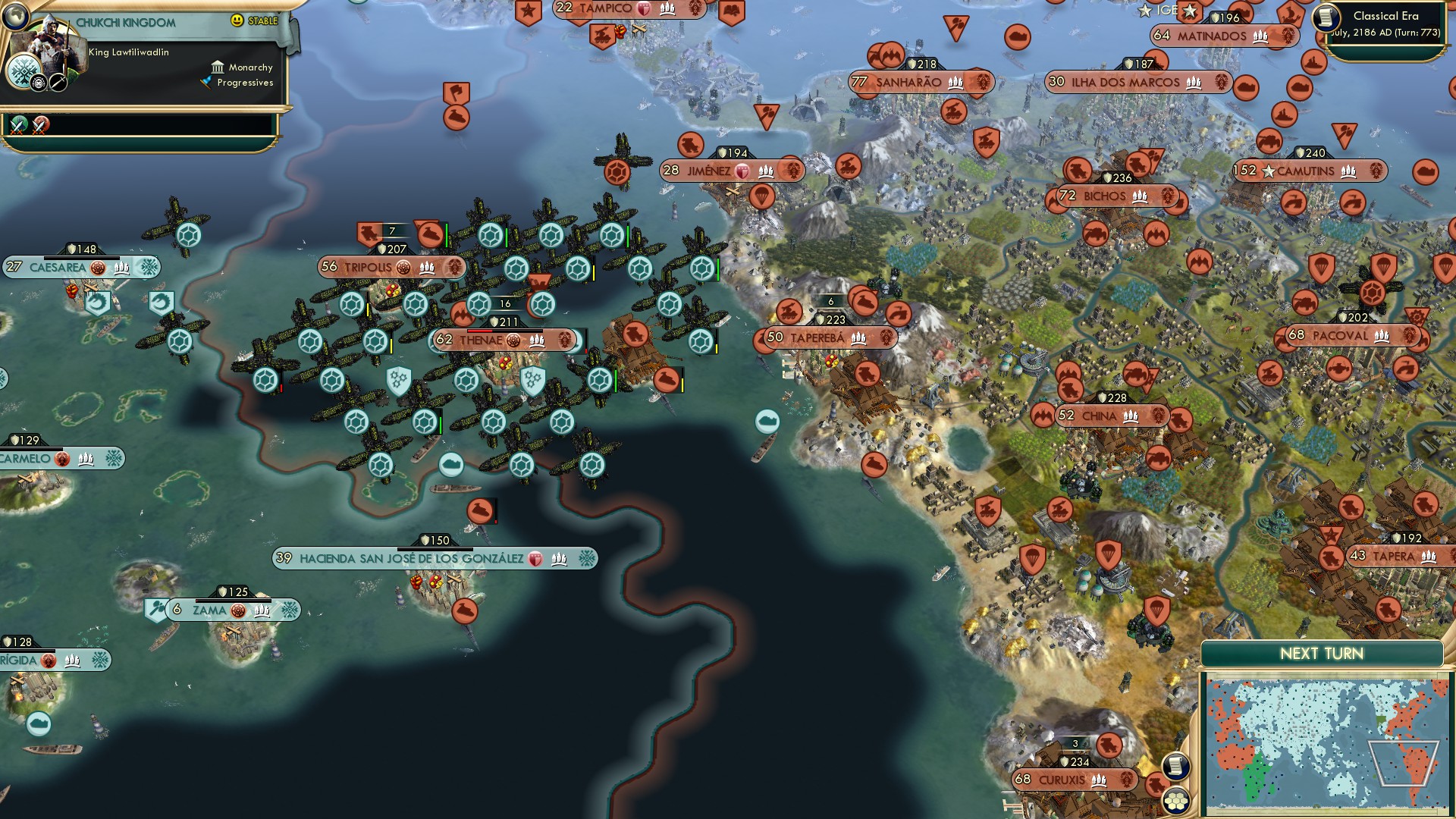
Task: Click the Monarchy temple policy icon
Action: click(x=218, y=68)
